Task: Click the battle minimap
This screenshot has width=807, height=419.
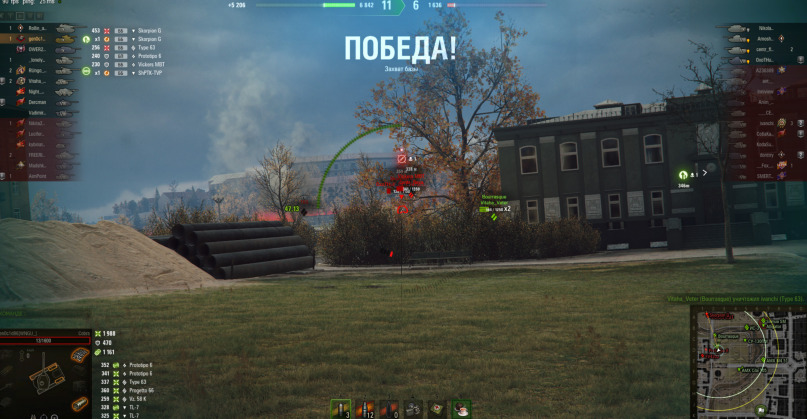Action: pos(747,361)
